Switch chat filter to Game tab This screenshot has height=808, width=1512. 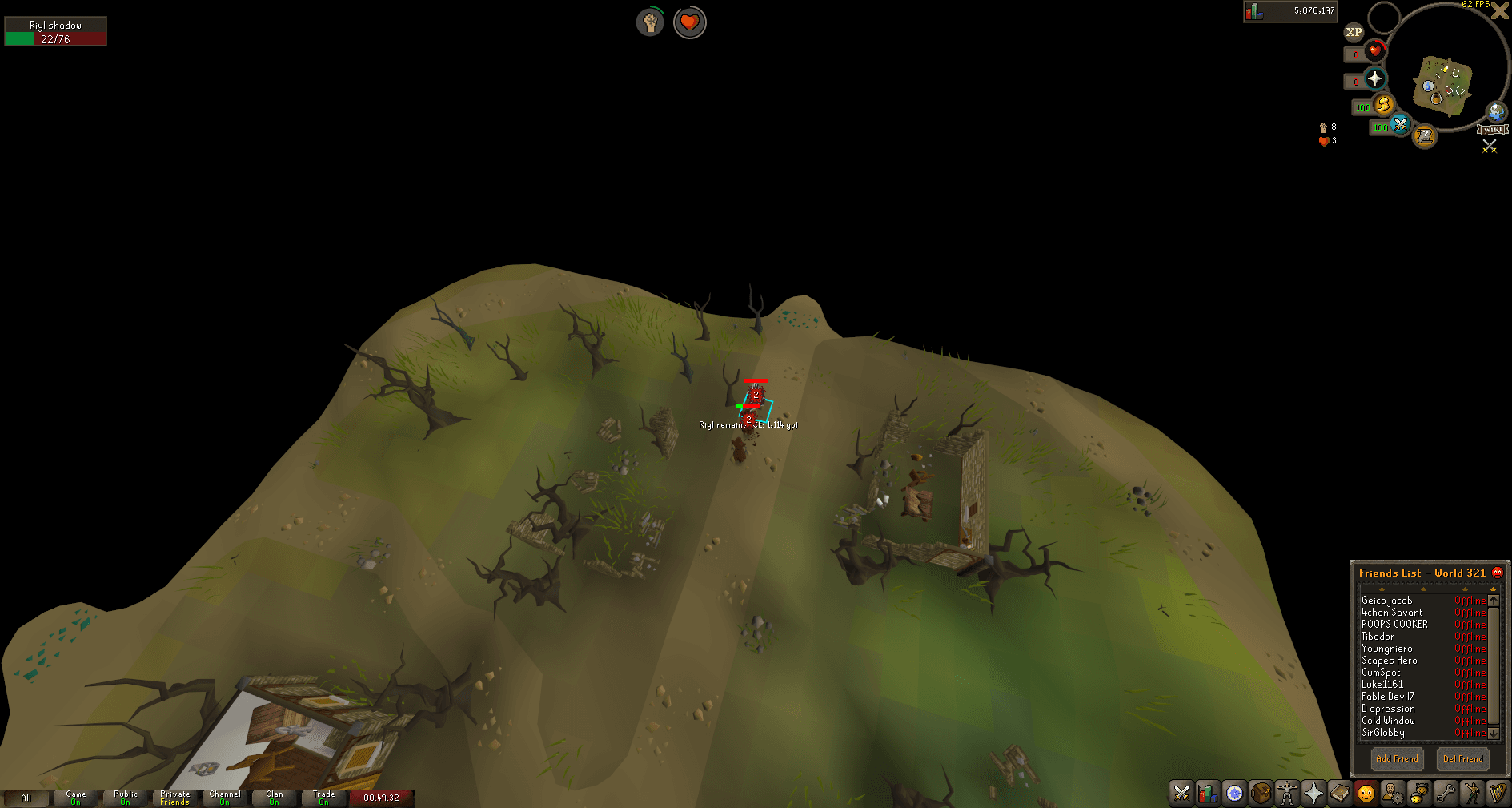pyautogui.click(x=75, y=797)
